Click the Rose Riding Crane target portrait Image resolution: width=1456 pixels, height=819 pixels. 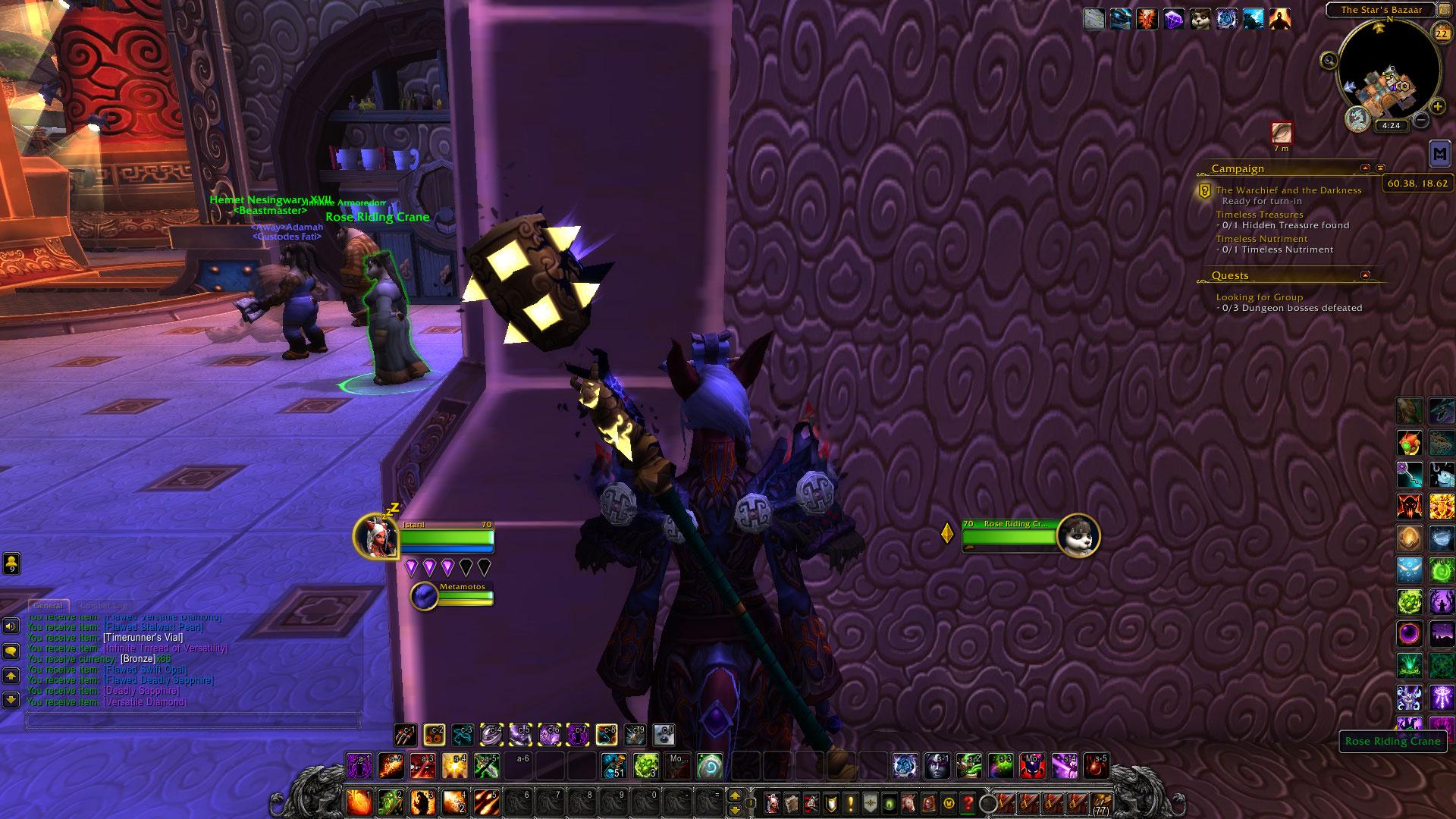click(x=1078, y=536)
